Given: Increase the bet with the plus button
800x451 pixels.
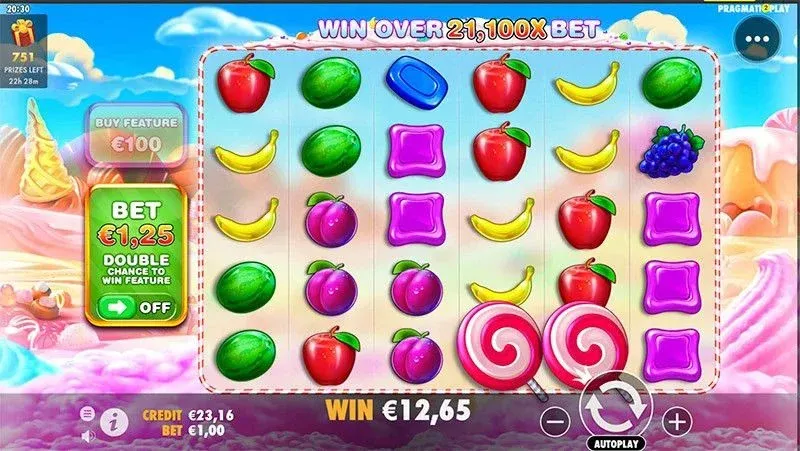Looking at the screenshot, I should point(677,421).
